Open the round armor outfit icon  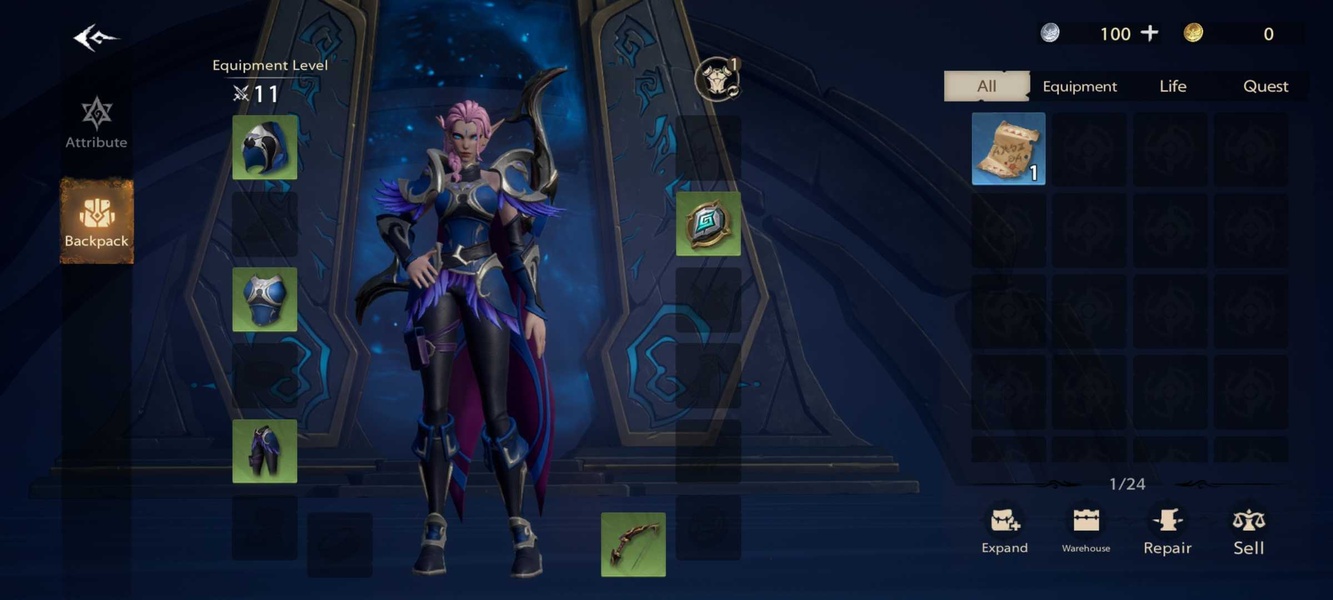pos(717,80)
